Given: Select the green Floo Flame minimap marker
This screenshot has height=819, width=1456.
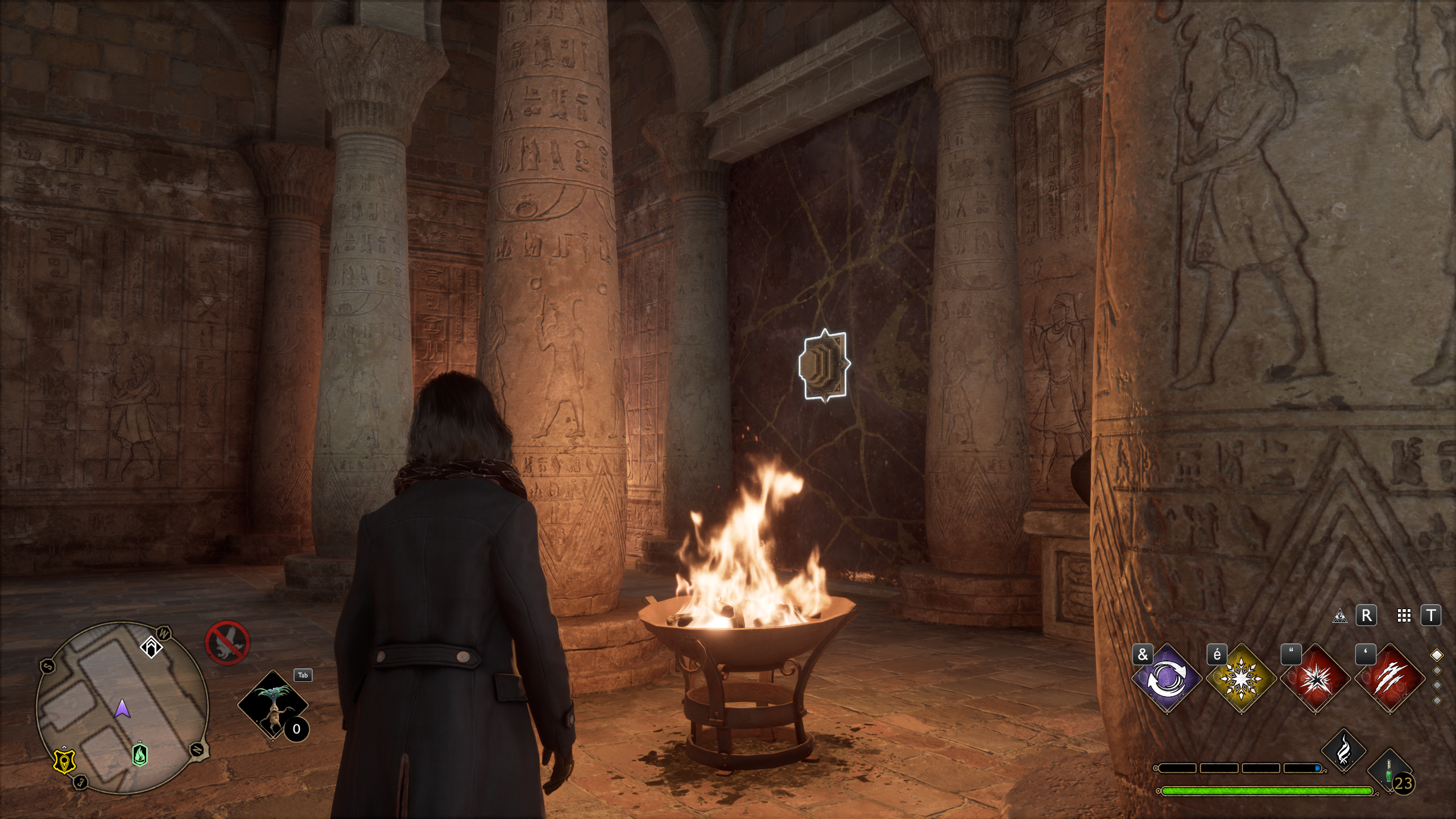Looking at the screenshot, I should point(140,755).
